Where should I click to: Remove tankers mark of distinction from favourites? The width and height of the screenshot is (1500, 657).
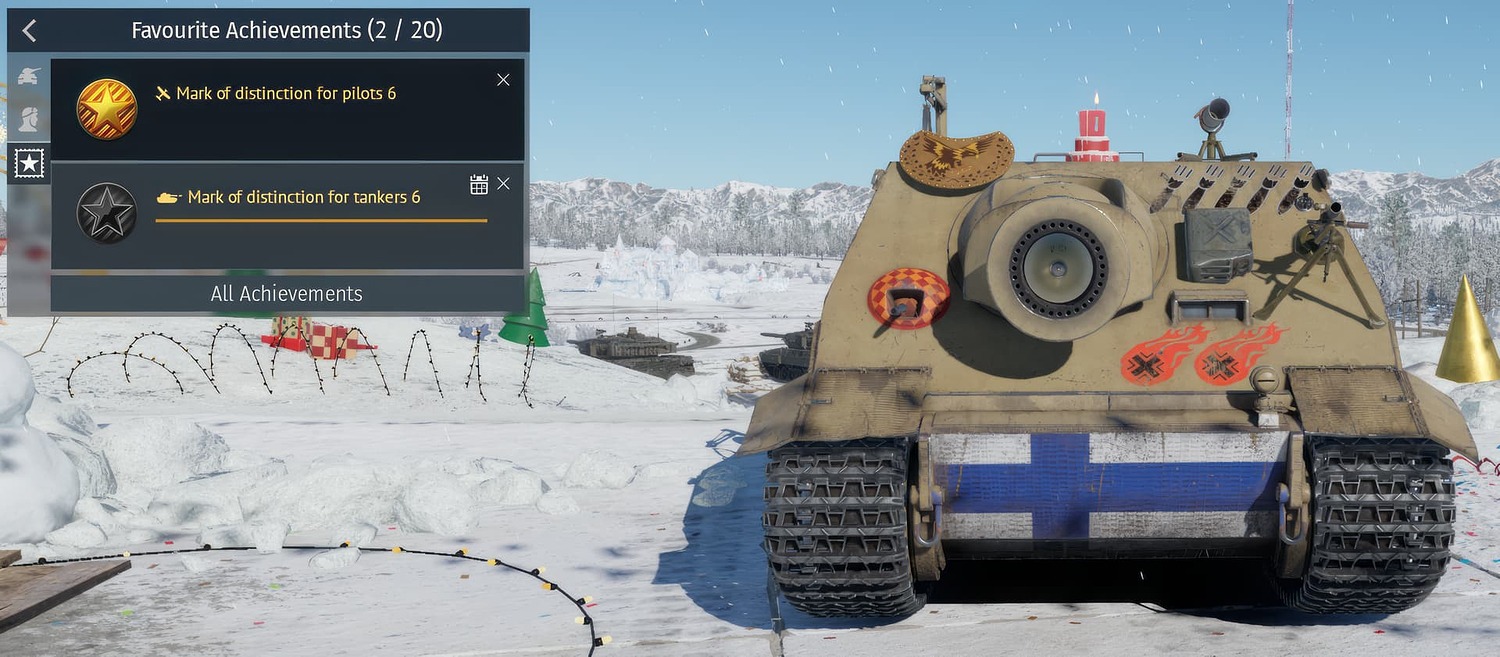click(x=503, y=184)
